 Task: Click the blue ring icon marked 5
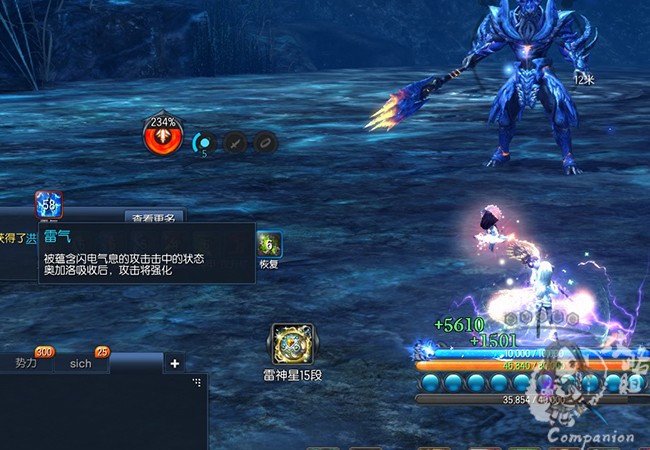tap(204, 144)
